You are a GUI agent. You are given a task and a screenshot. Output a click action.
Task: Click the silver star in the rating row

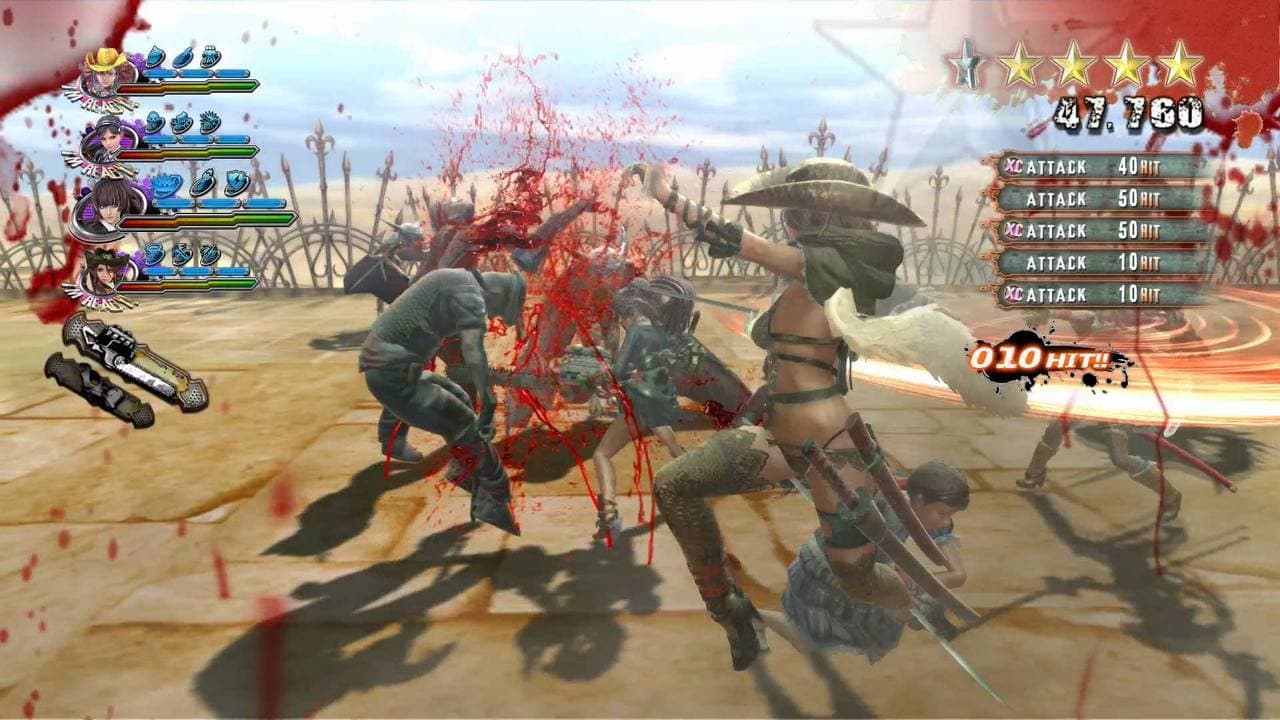click(965, 63)
